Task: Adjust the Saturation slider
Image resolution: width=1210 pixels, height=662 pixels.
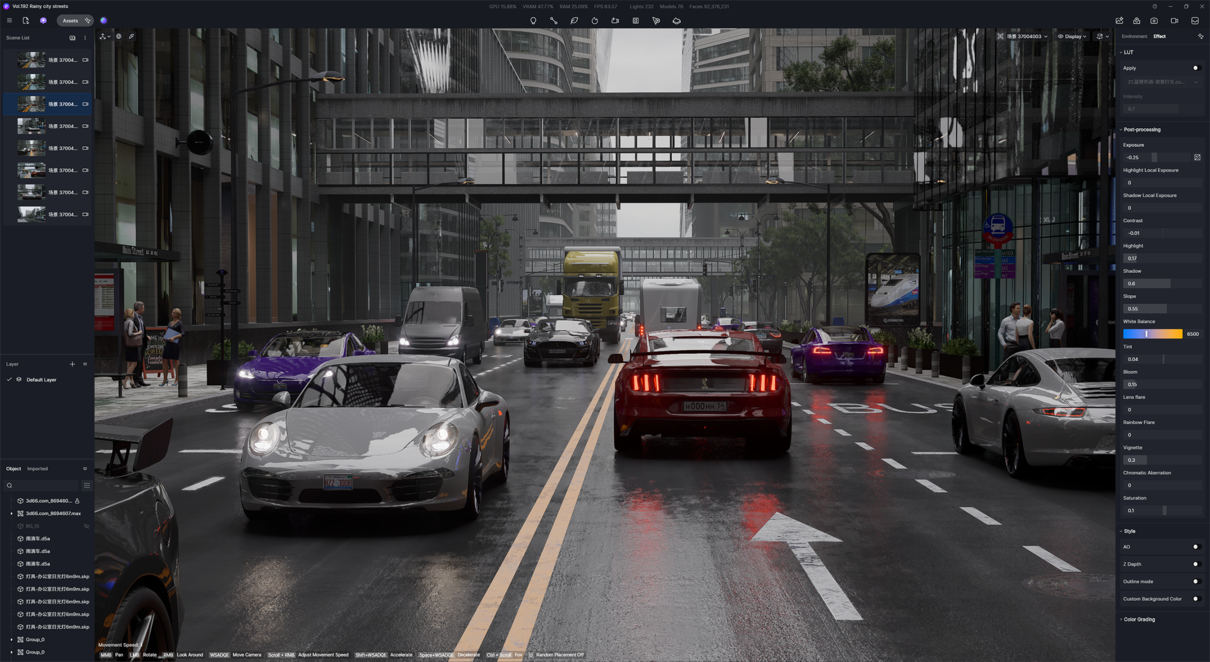Action: click(1160, 511)
